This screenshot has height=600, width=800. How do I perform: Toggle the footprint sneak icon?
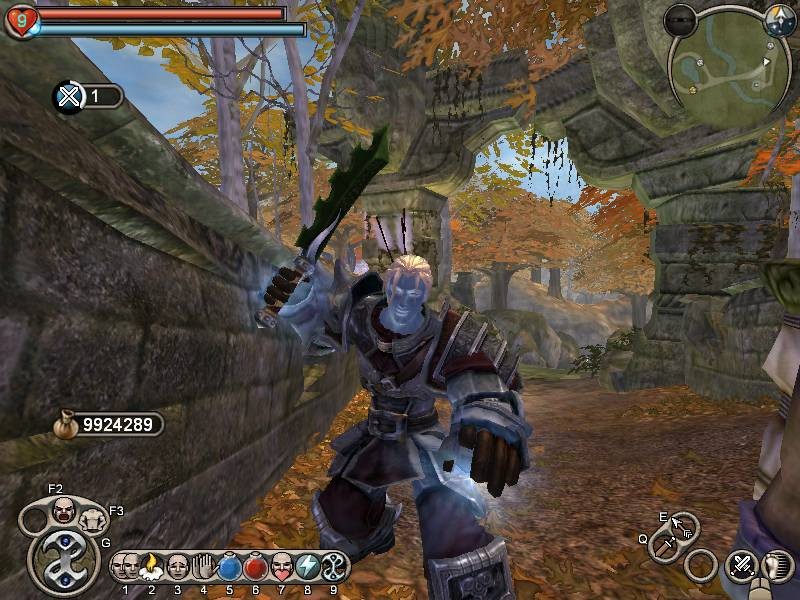click(773, 567)
